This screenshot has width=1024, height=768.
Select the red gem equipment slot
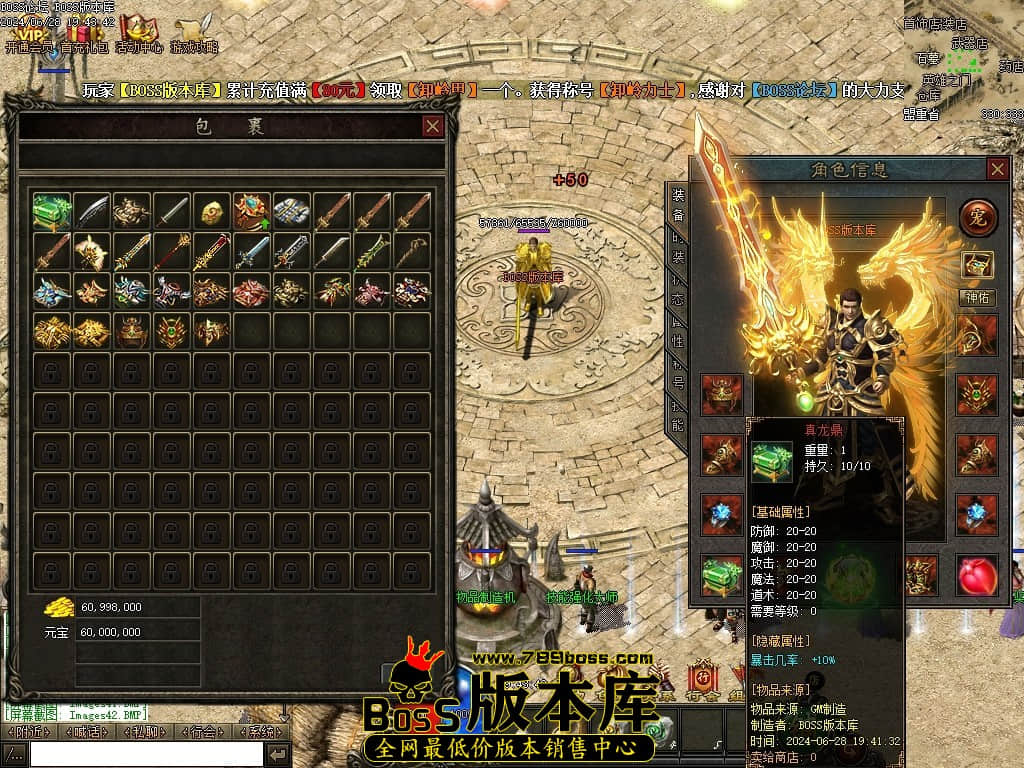coord(977,577)
